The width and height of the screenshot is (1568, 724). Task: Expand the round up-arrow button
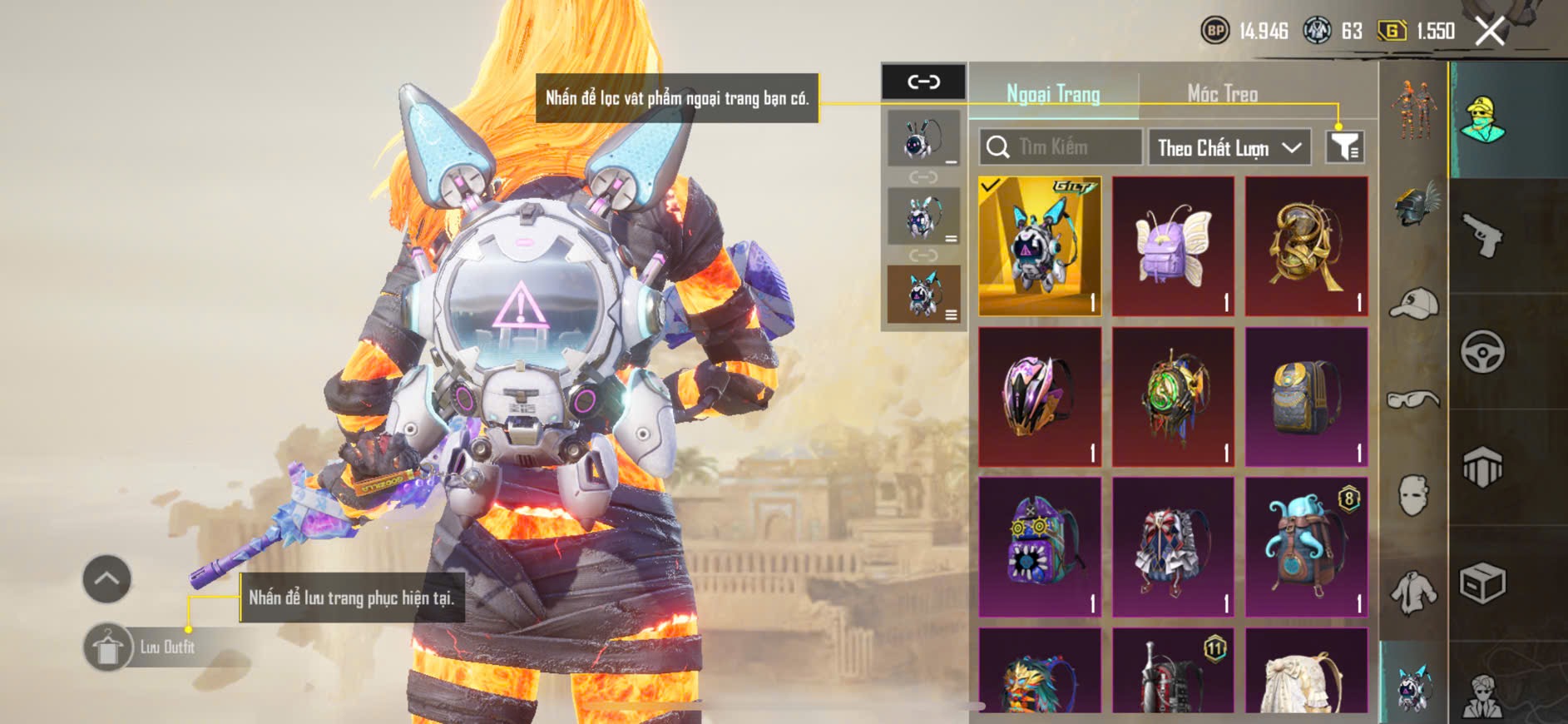(x=106, y=578)
